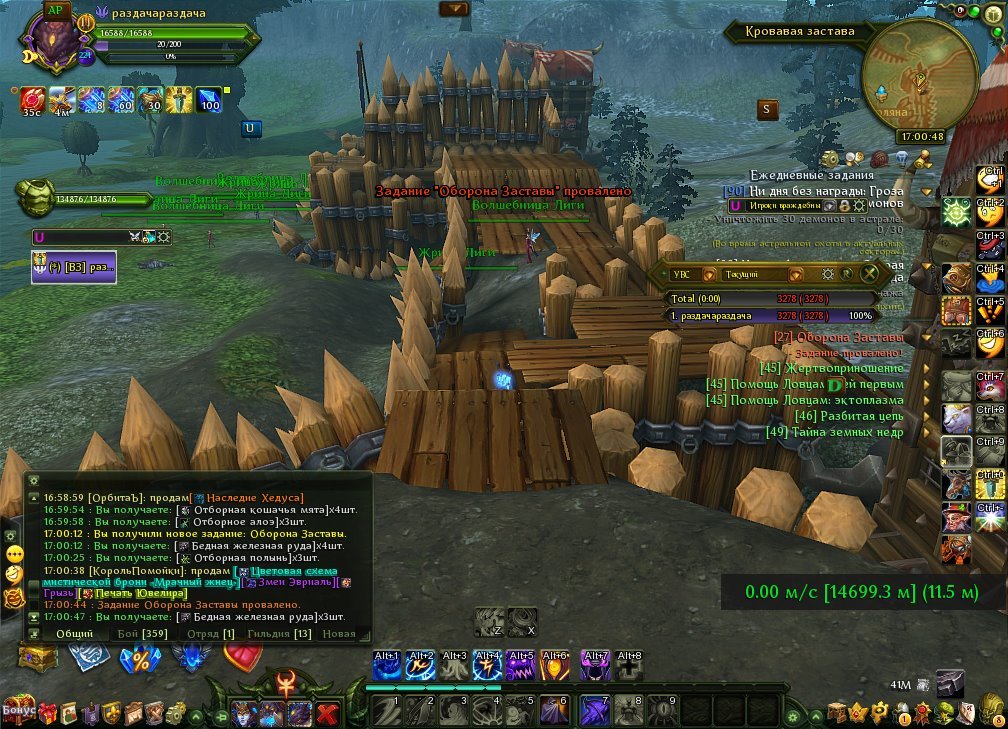Open the quest tracker gear settings icon
The image size is (1008, 729).
pos(830,160)
